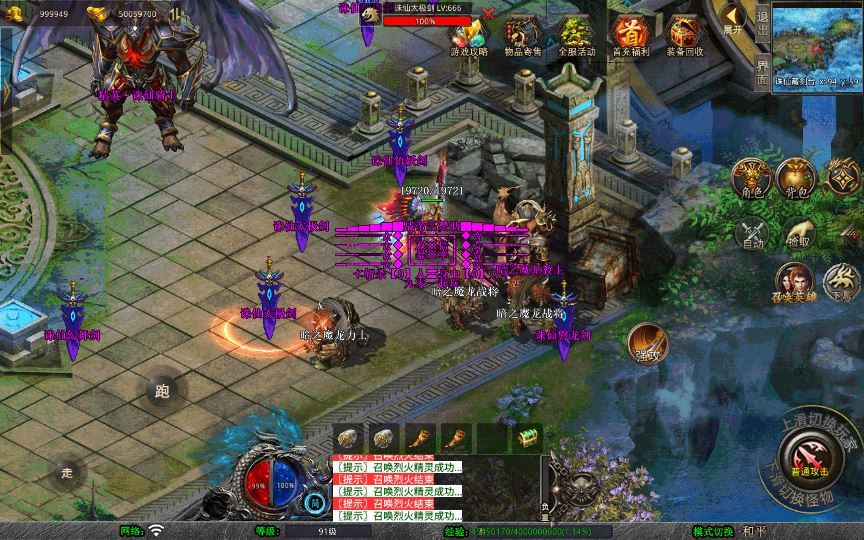
Task: Click the 展开 expand arrow button
Action: pyautogui.click(x=733, y=20)
